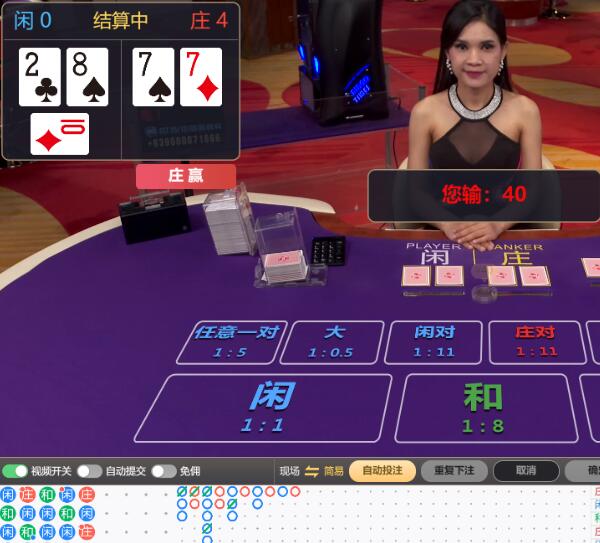The height and width of the screenshot is (543, 600).
Task: Cancel the bet with 取消
Action: coord(526,471)
